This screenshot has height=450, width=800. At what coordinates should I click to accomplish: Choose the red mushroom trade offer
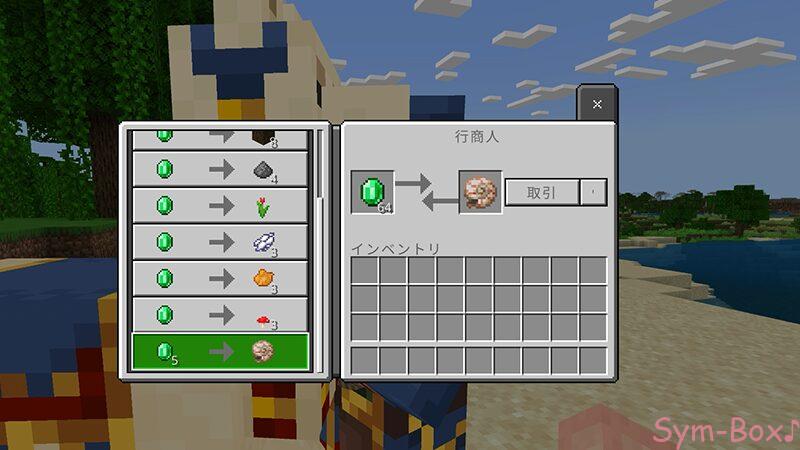[x=221, y=315]
